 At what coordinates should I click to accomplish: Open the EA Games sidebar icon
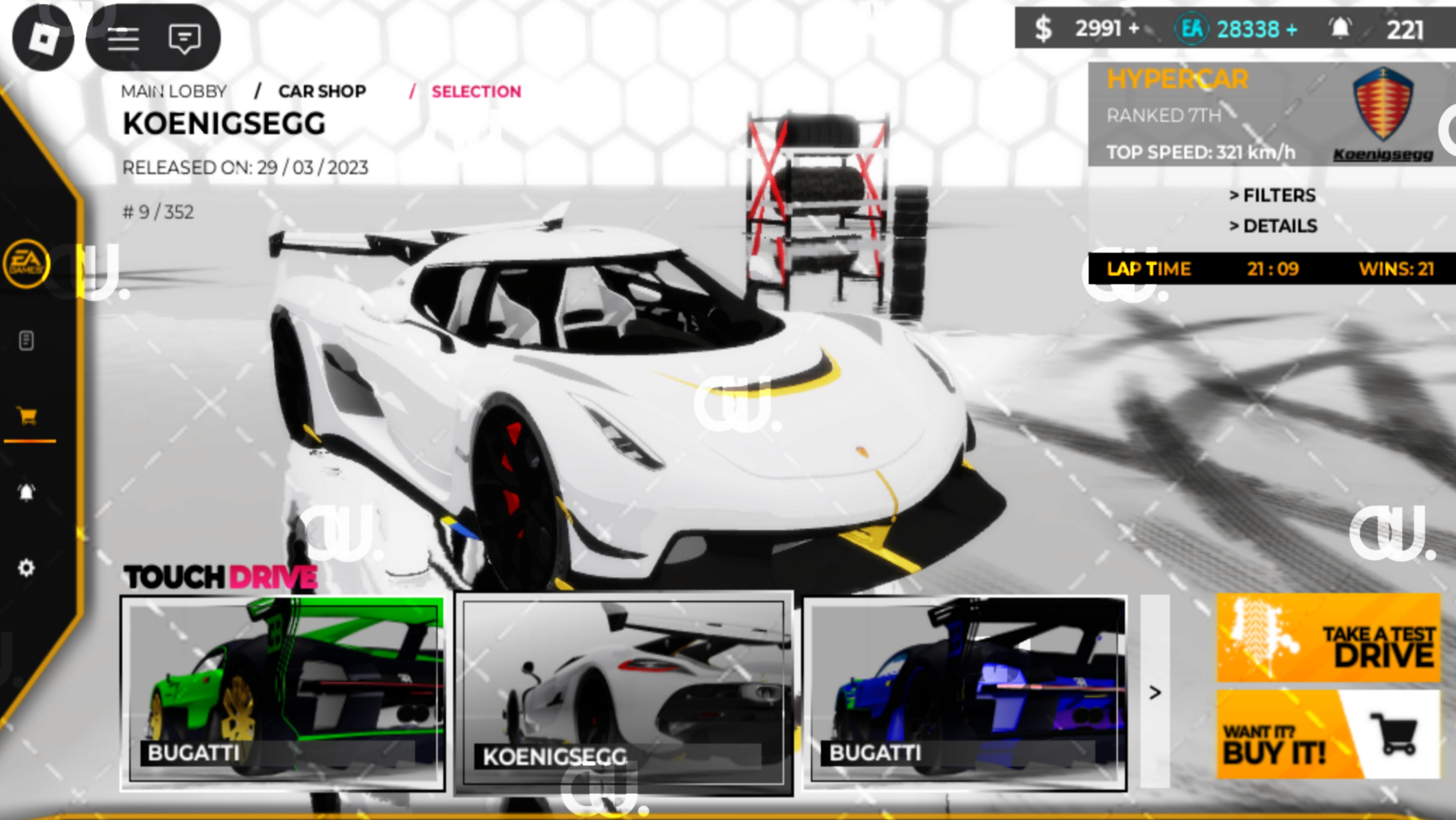click(x=26, y=263)
